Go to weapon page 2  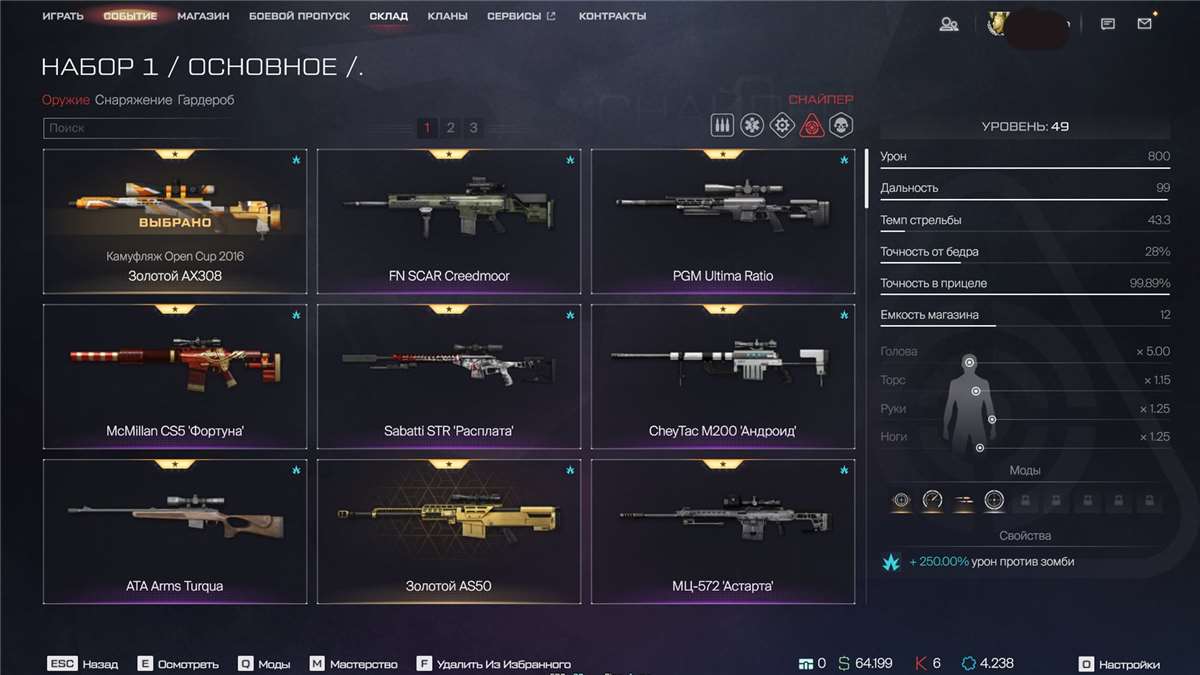point(450,128)
